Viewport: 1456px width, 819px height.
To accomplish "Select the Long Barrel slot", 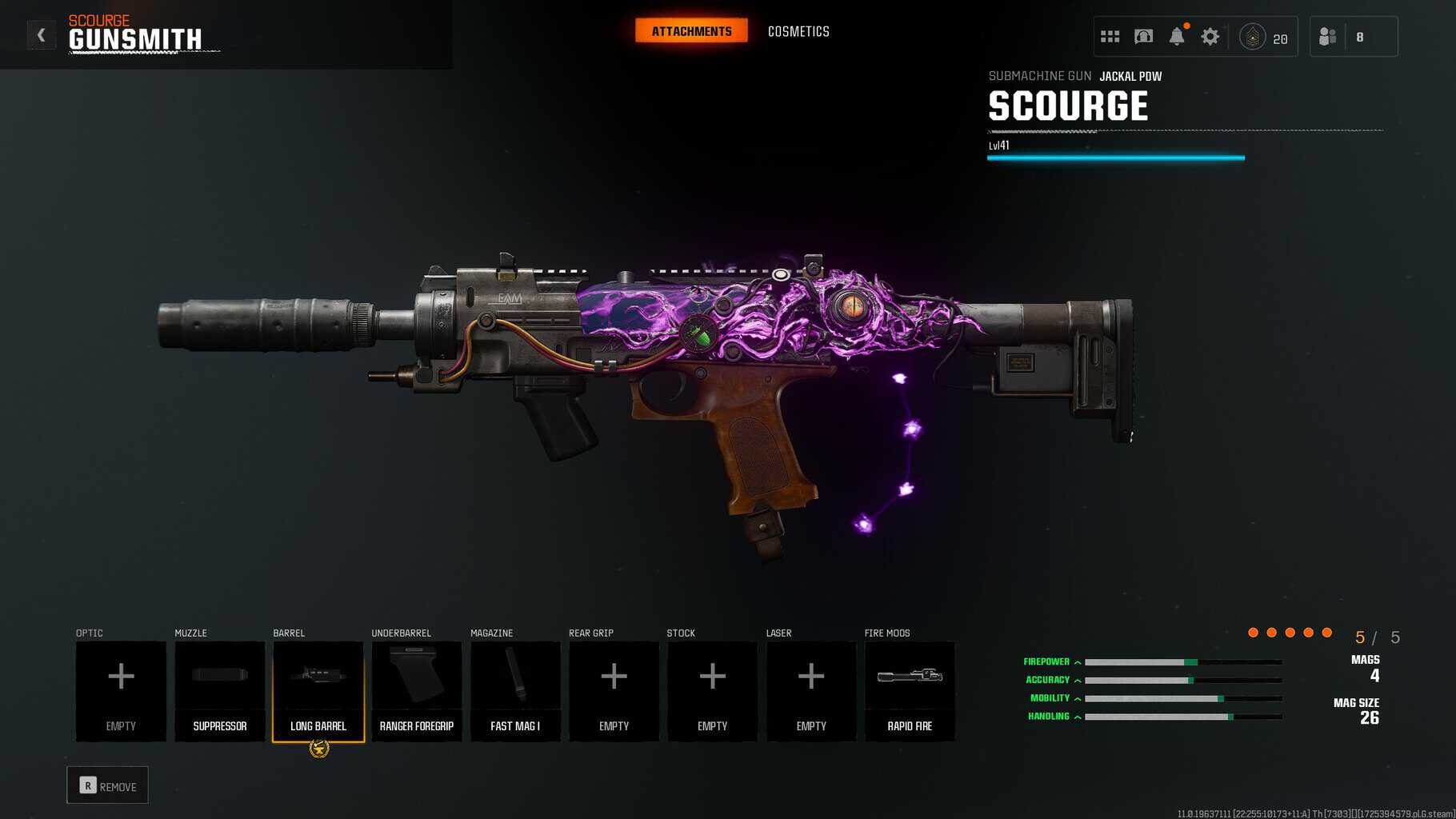I will pos(318,691).
